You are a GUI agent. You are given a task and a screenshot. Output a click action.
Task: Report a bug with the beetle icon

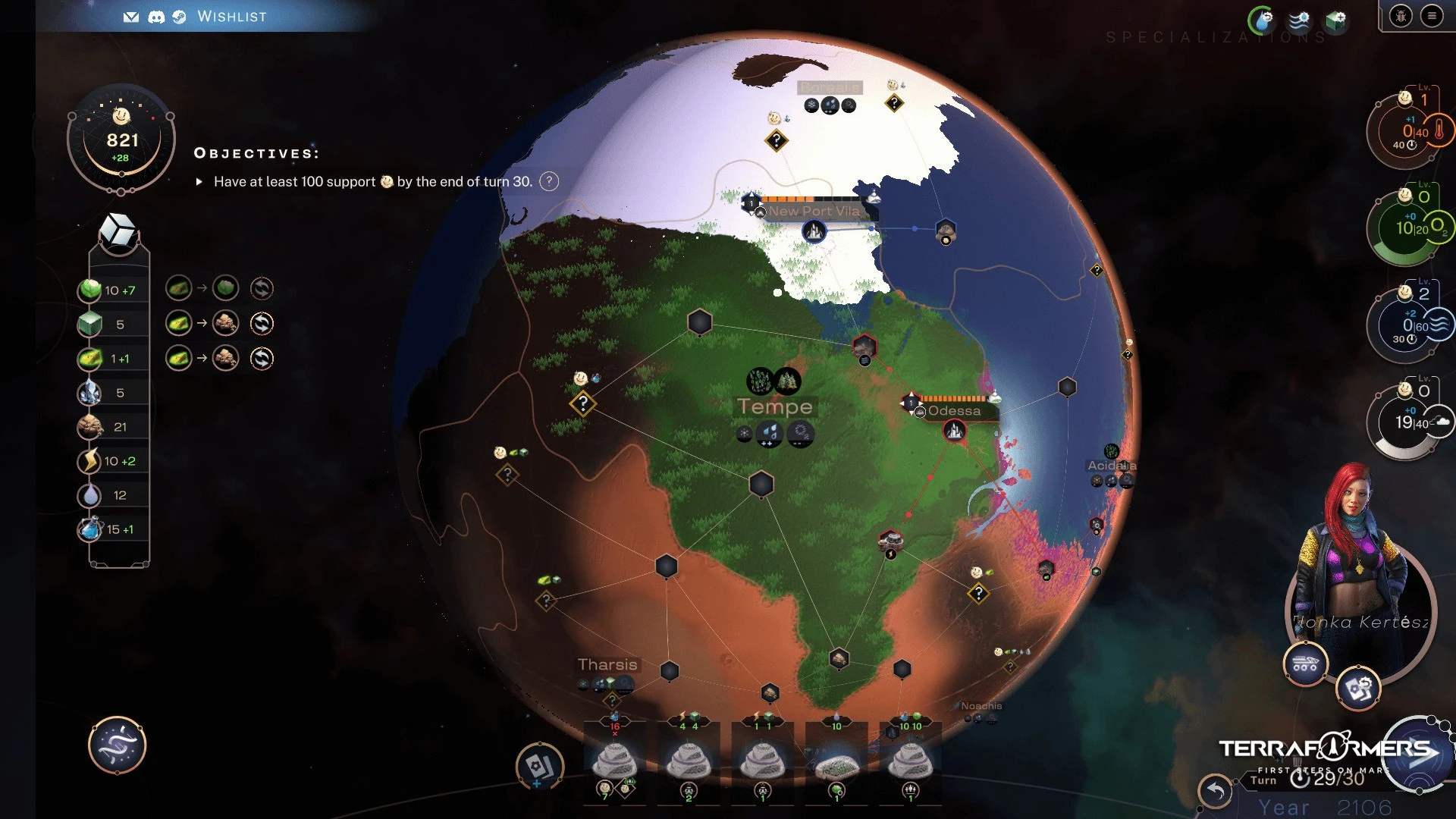[1401, 16]
